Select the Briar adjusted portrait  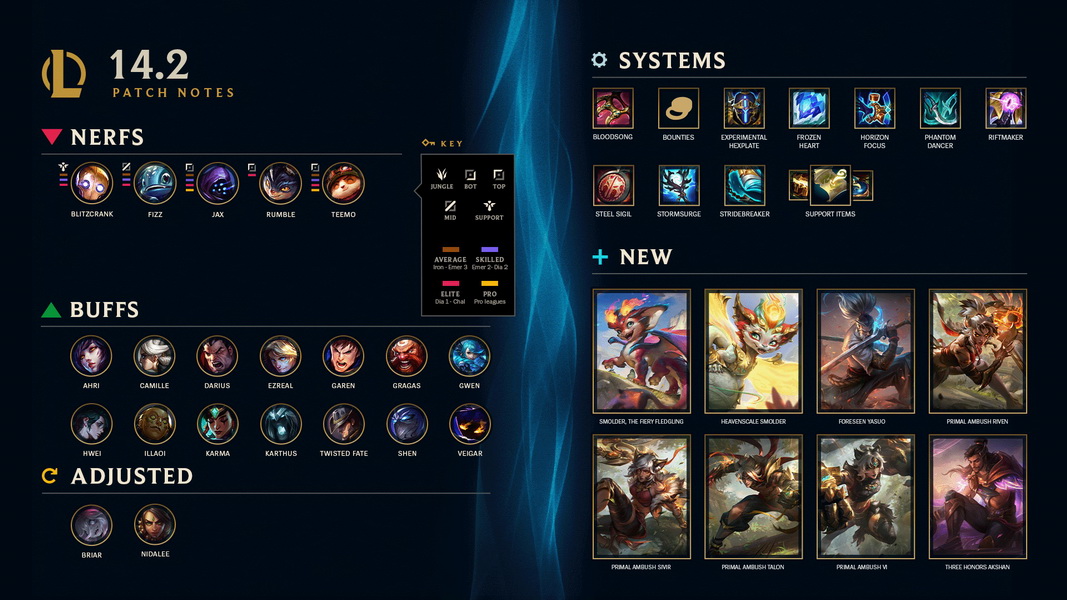coord(91,525)
